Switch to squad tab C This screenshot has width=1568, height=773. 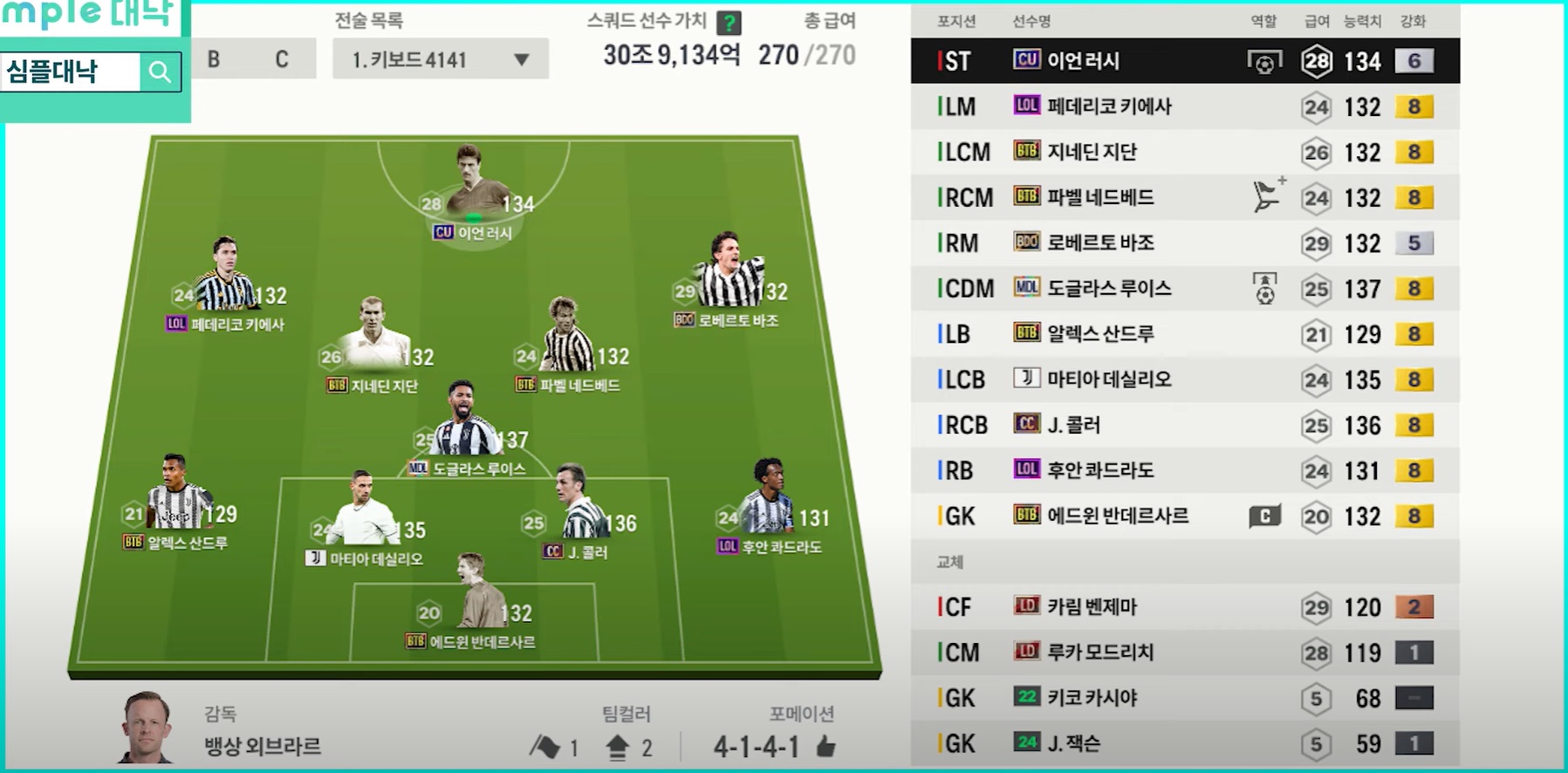pyautogui.click(x=282, y=59)
